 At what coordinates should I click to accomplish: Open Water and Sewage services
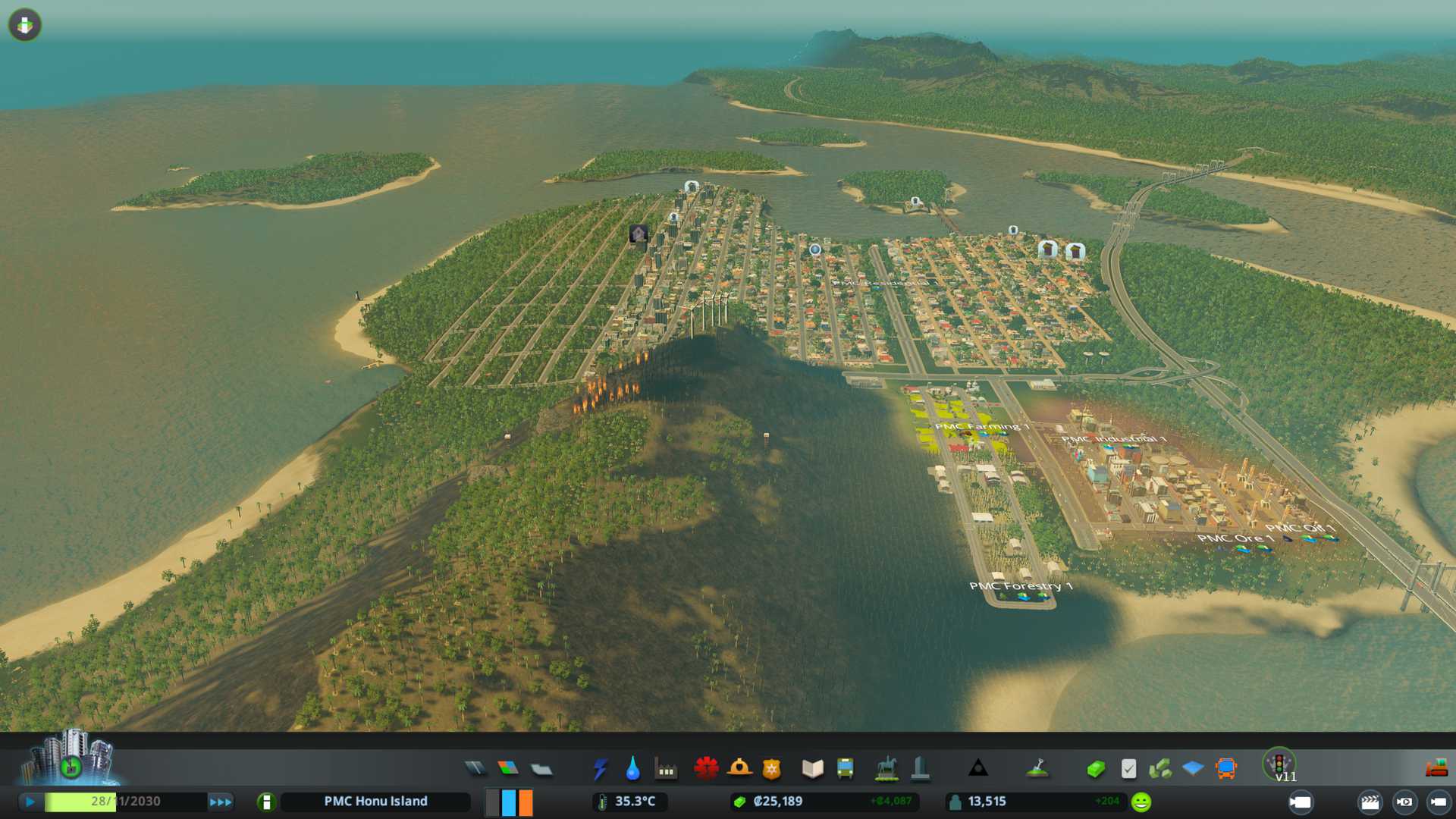click(x=632, y=769)
